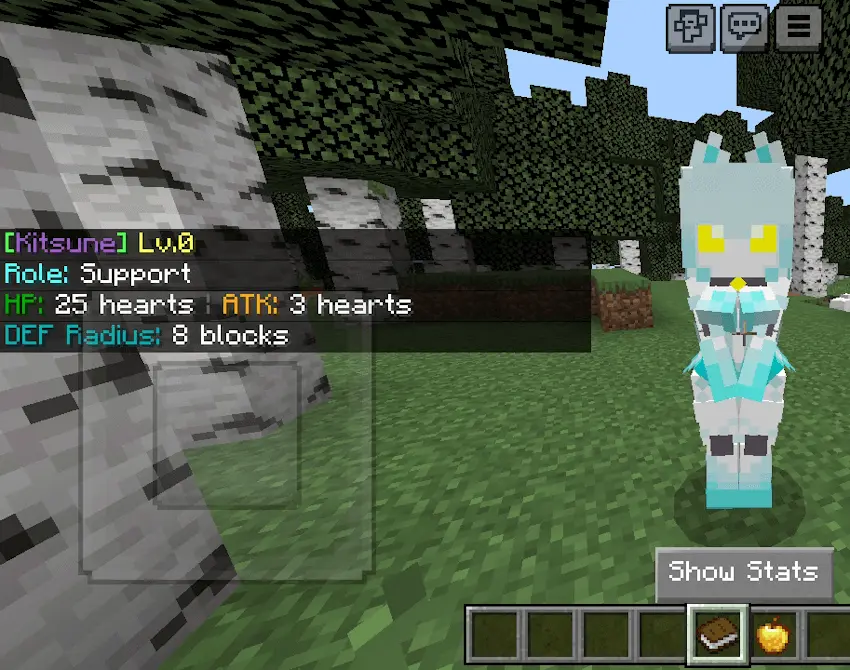Screen dimensions: 850x670
Task: Choose the golden apple hotbar slot
Action: pyautogui.click(x=775, y=634)
